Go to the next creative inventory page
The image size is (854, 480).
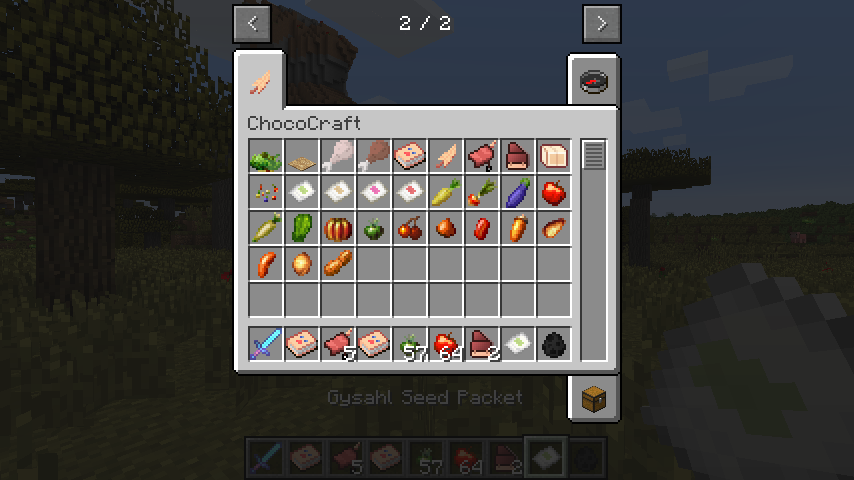click(x=601, y=24)
